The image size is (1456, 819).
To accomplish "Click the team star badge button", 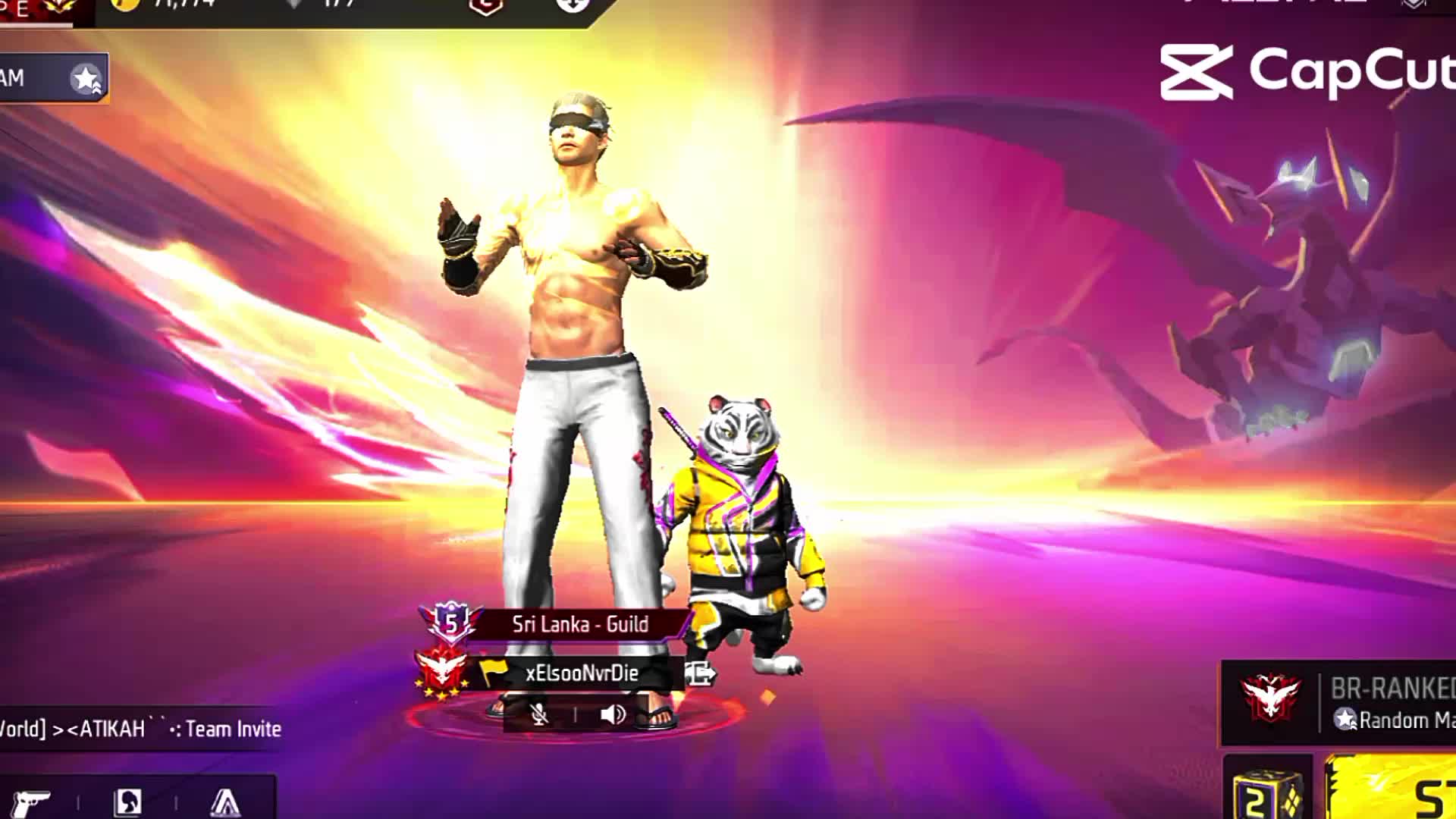I will pyautogui.click(x=86, y=78).
